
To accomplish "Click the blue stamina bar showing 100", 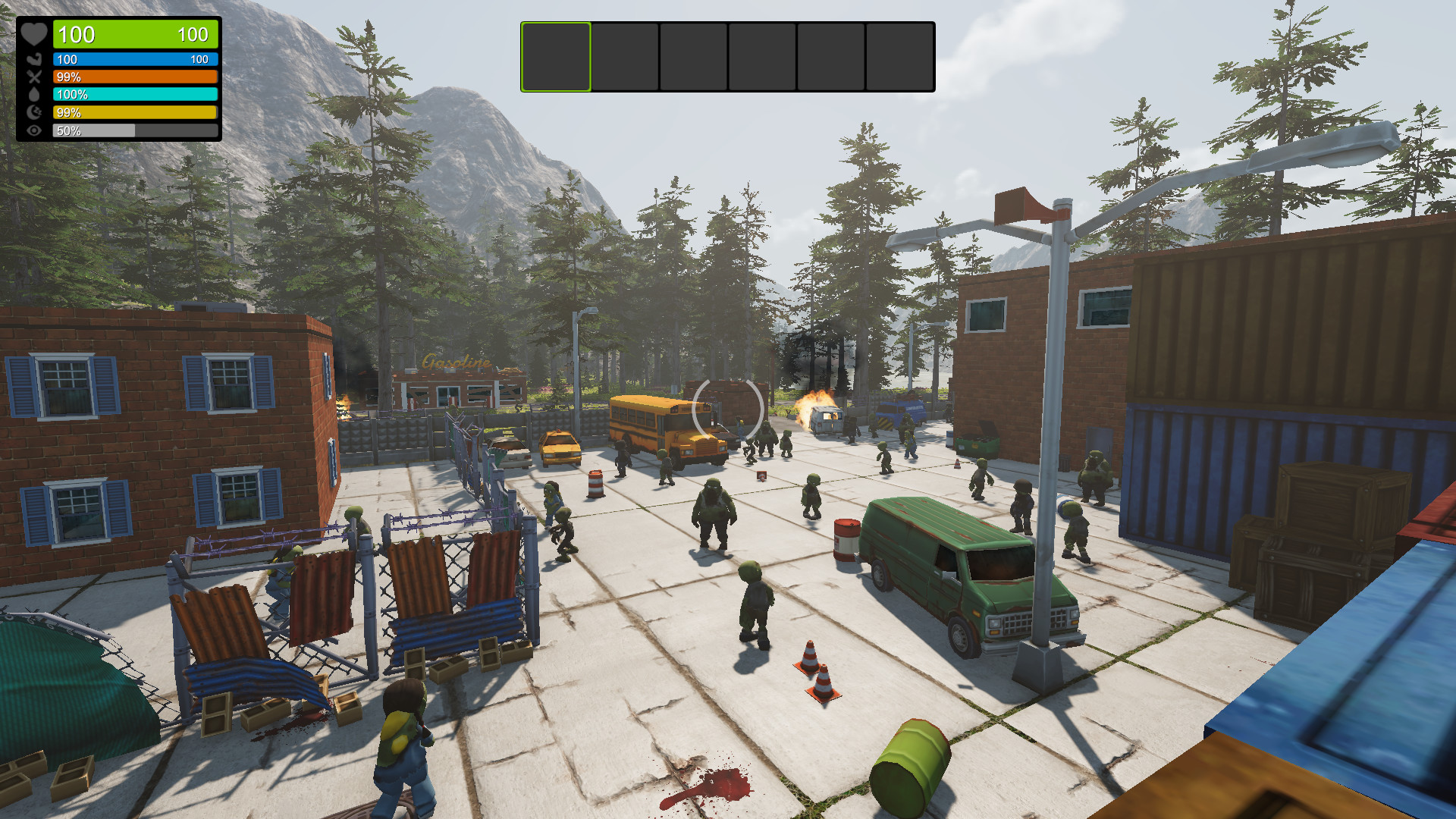I will click(x=135, y=58).
